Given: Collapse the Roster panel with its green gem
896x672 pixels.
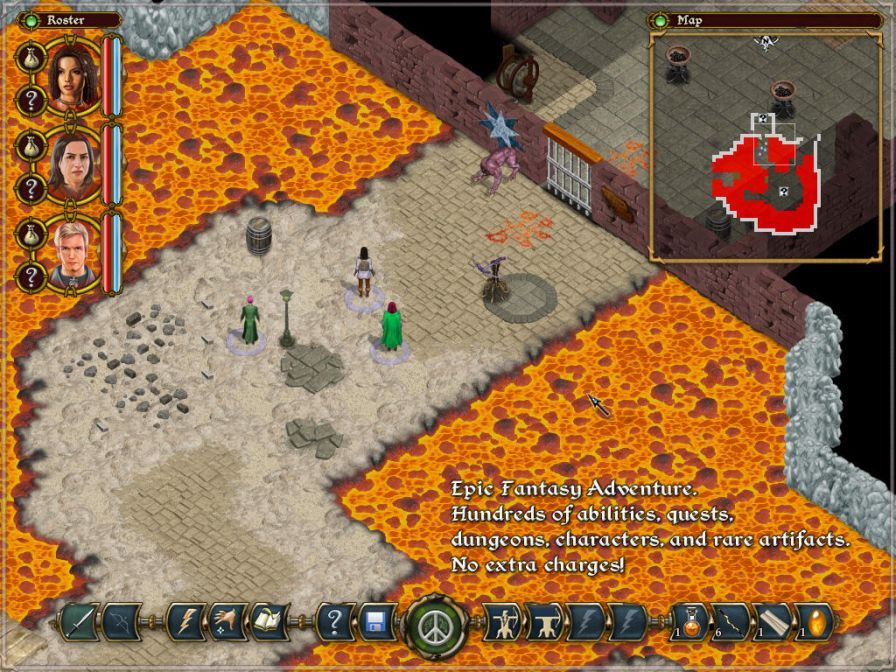Looking at the screenshot, I should (30, 19).
